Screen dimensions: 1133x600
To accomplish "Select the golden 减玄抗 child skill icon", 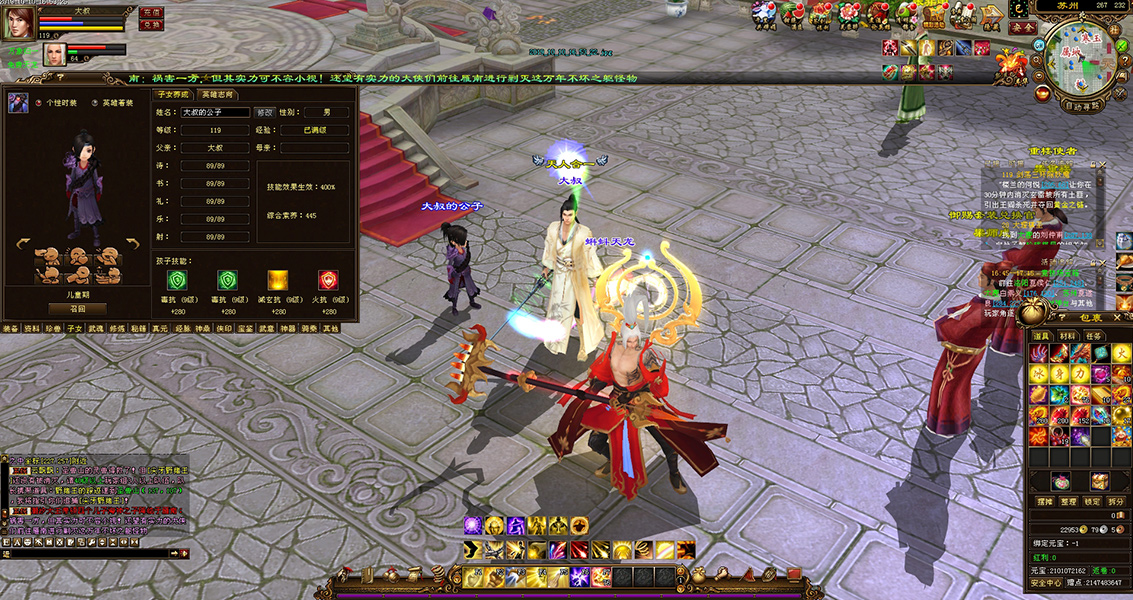I will 277,280.
